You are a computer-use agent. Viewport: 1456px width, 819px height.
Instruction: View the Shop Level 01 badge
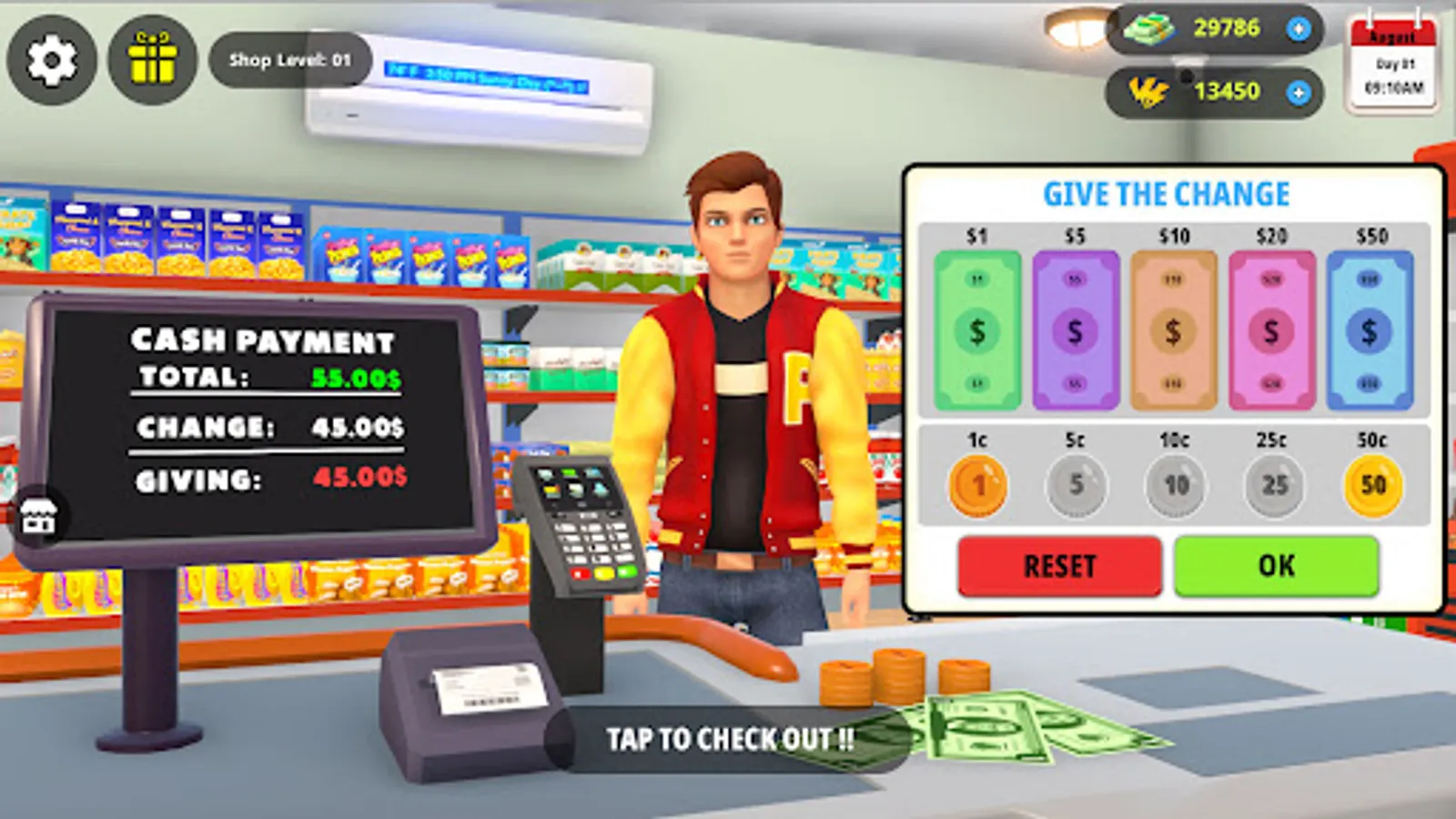point(289,60)
